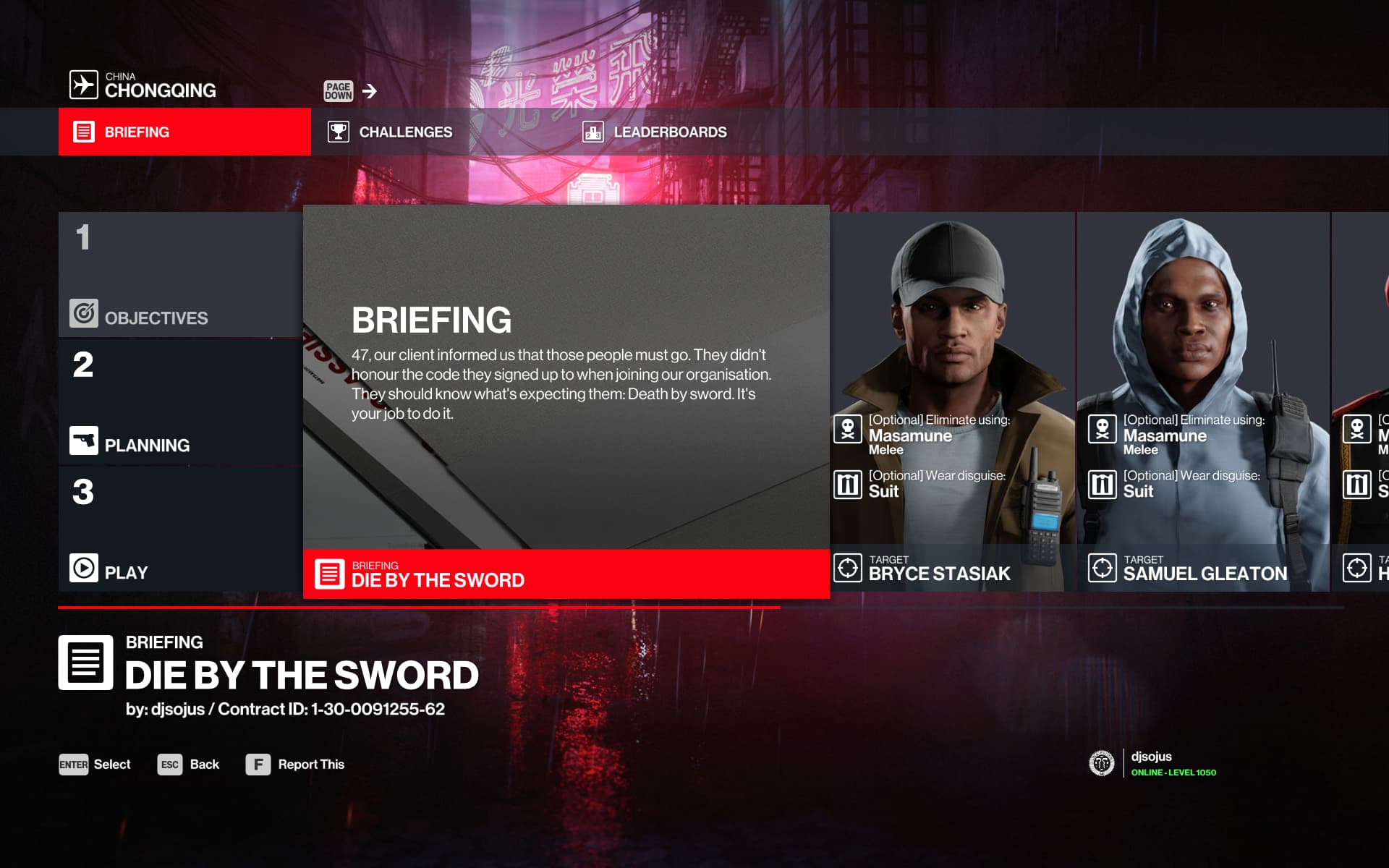Click the Chongqing location header
Screen dimensions: 1389x868
click(143, 85)
